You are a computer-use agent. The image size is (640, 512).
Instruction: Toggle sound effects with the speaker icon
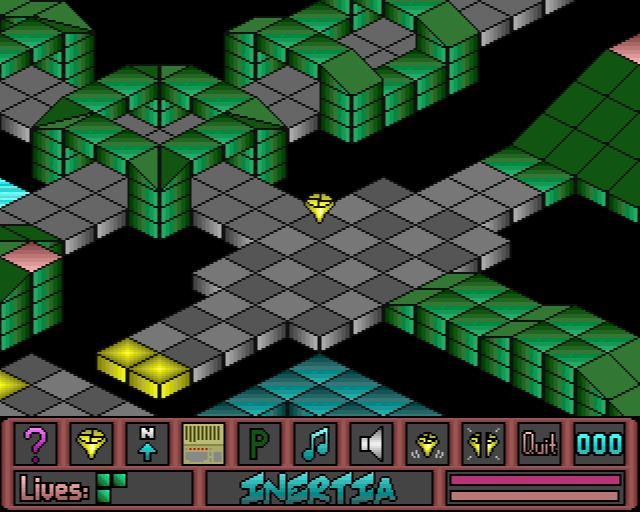(372, 443)
